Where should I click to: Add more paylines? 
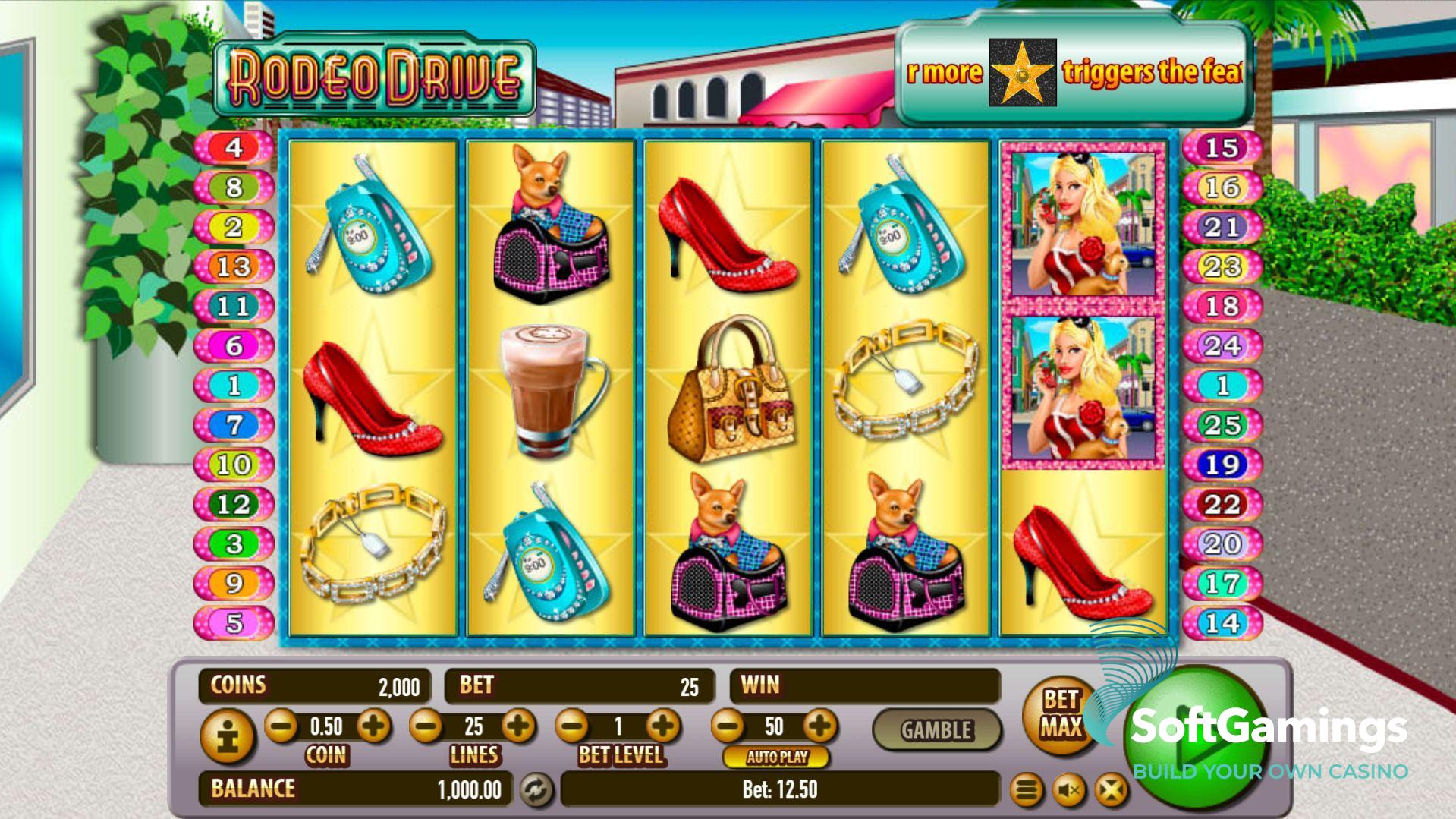519,726
